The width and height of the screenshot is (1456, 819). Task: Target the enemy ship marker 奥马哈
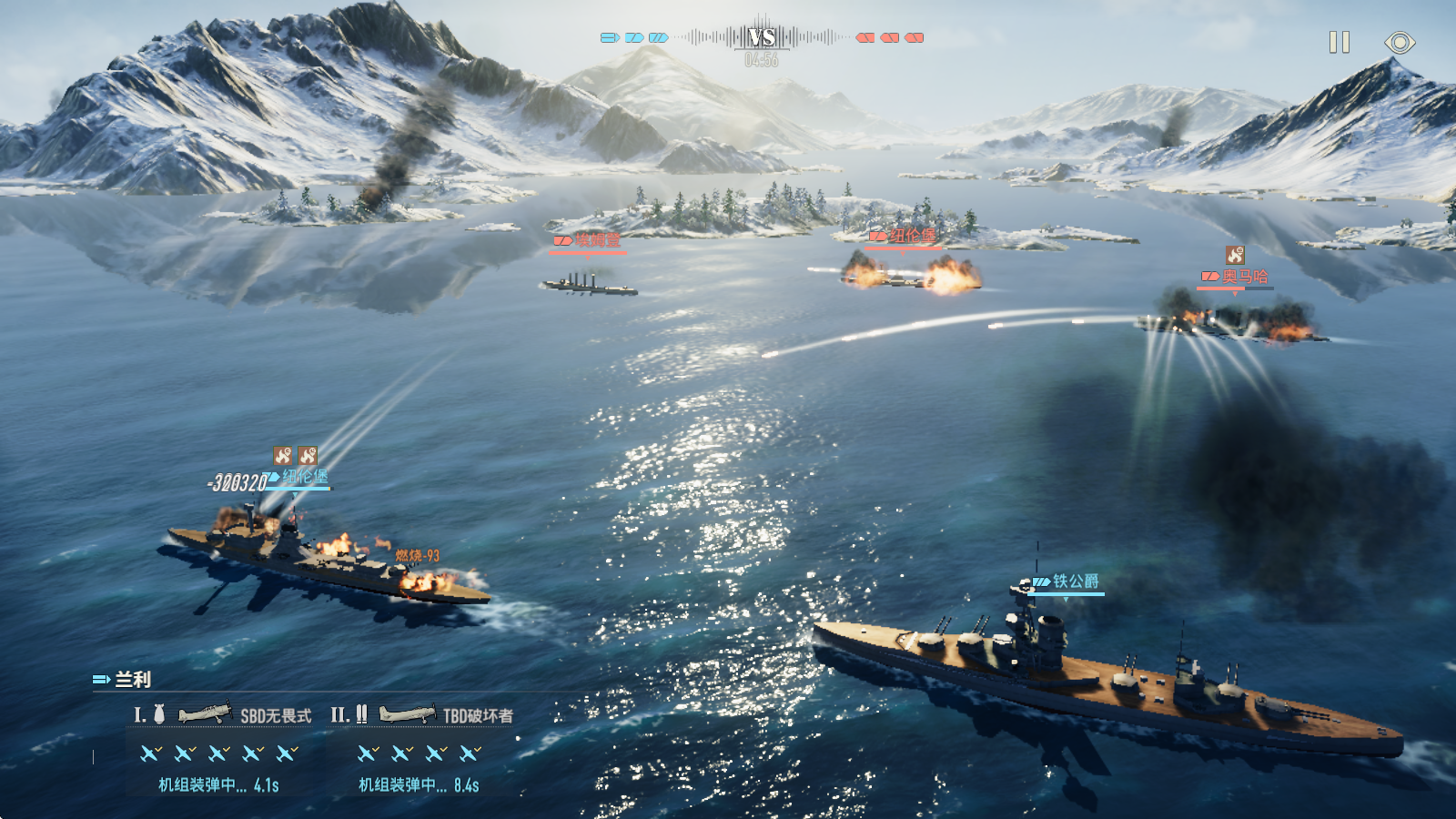[x=1236, y=277]
